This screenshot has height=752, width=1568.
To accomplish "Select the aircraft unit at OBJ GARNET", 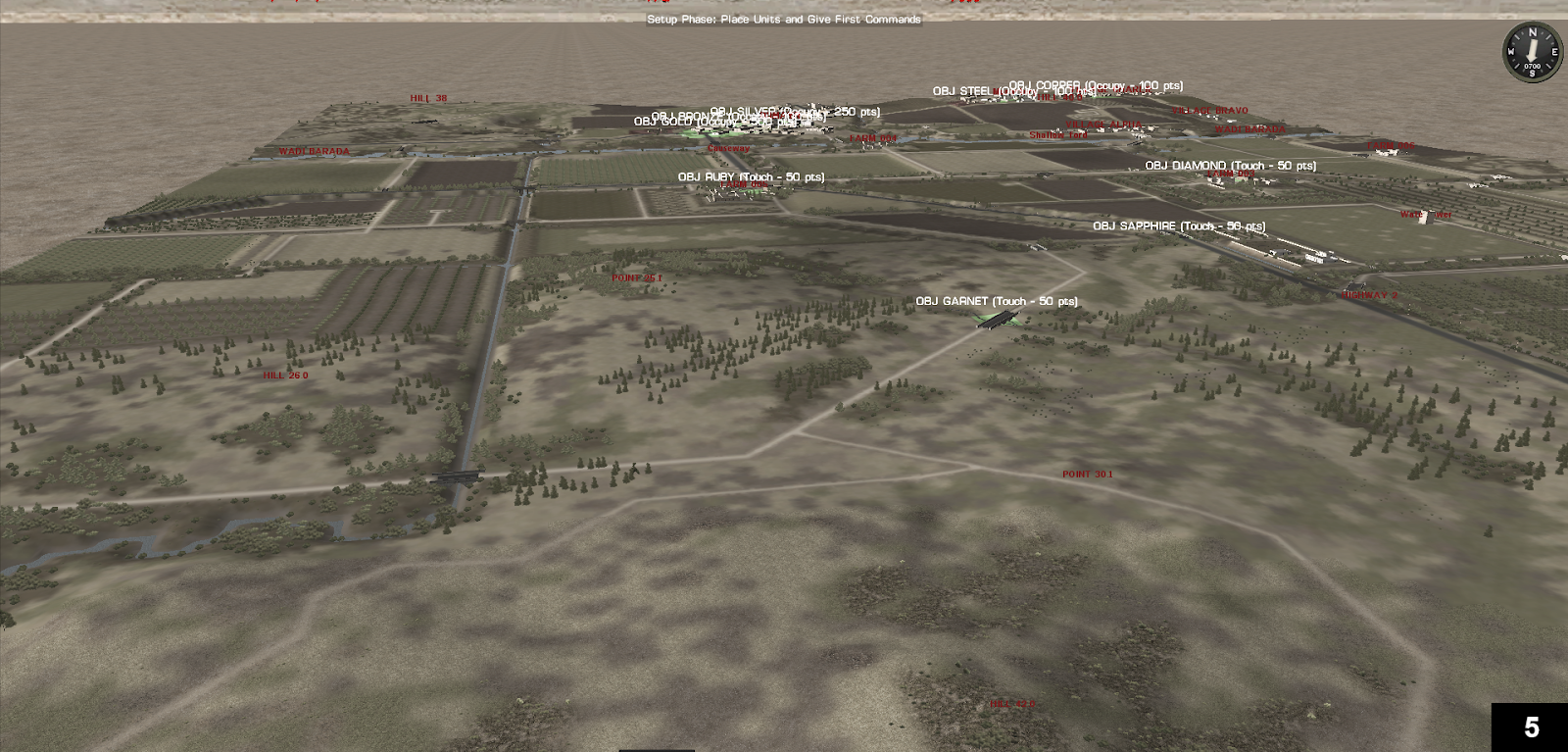I will (996, 321).
